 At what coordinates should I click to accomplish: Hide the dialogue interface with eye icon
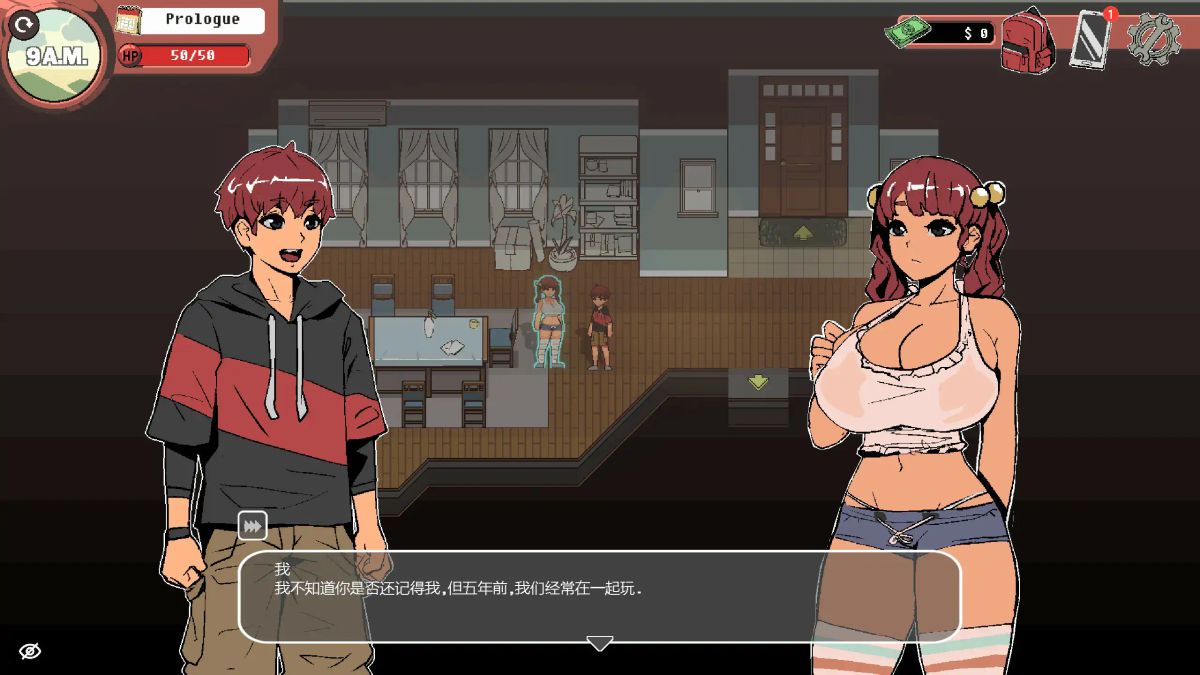click(30, 652)
